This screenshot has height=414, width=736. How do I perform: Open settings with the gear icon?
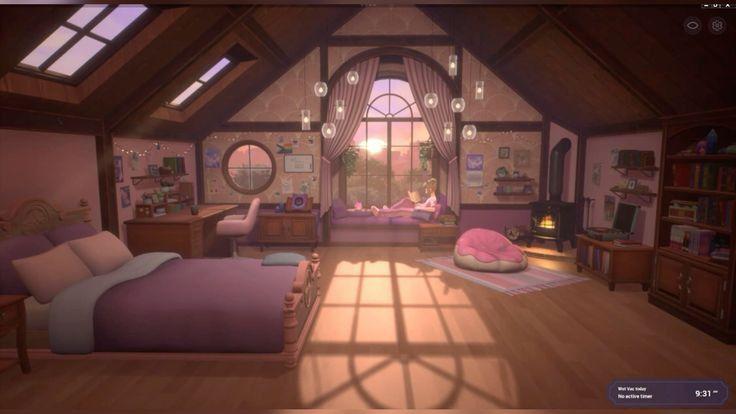point(716,26)
